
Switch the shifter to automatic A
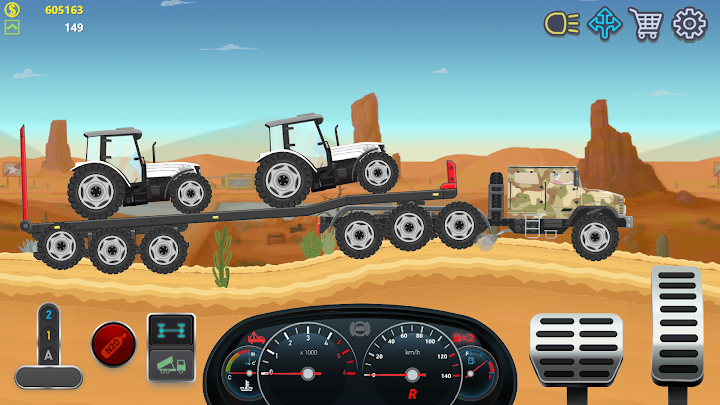pyautogui.click(x=48, y=352)
